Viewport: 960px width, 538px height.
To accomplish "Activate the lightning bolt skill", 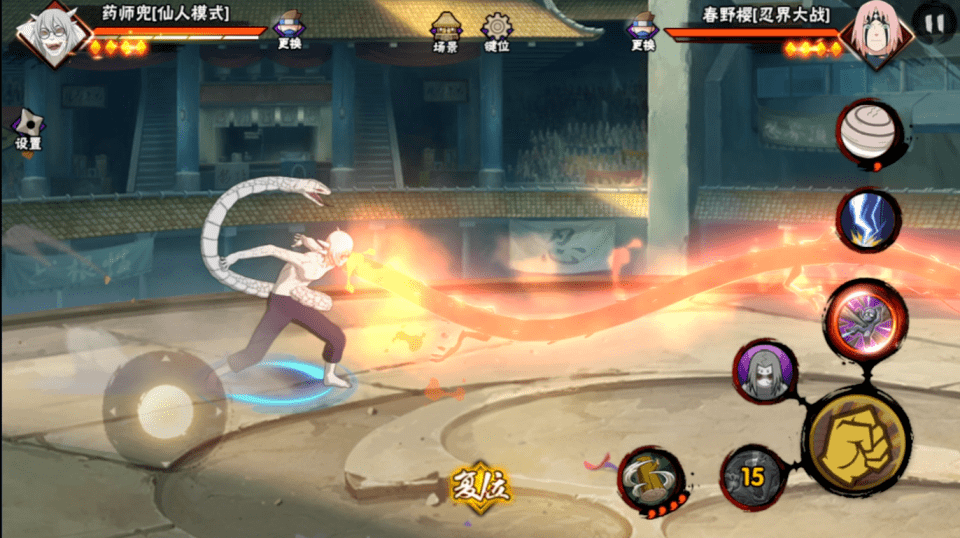I will [867, 219].
